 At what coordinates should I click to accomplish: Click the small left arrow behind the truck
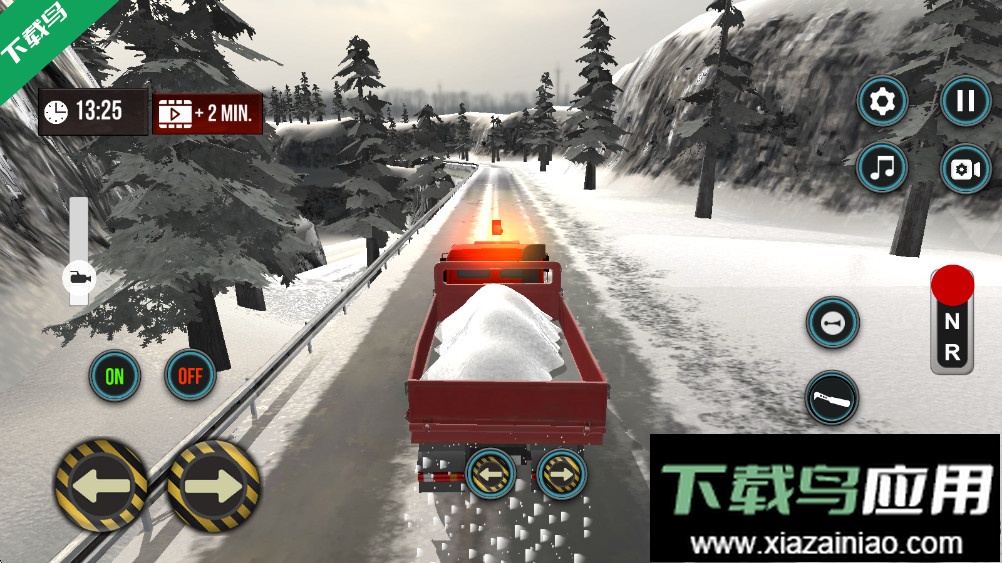tap(490, 473)
